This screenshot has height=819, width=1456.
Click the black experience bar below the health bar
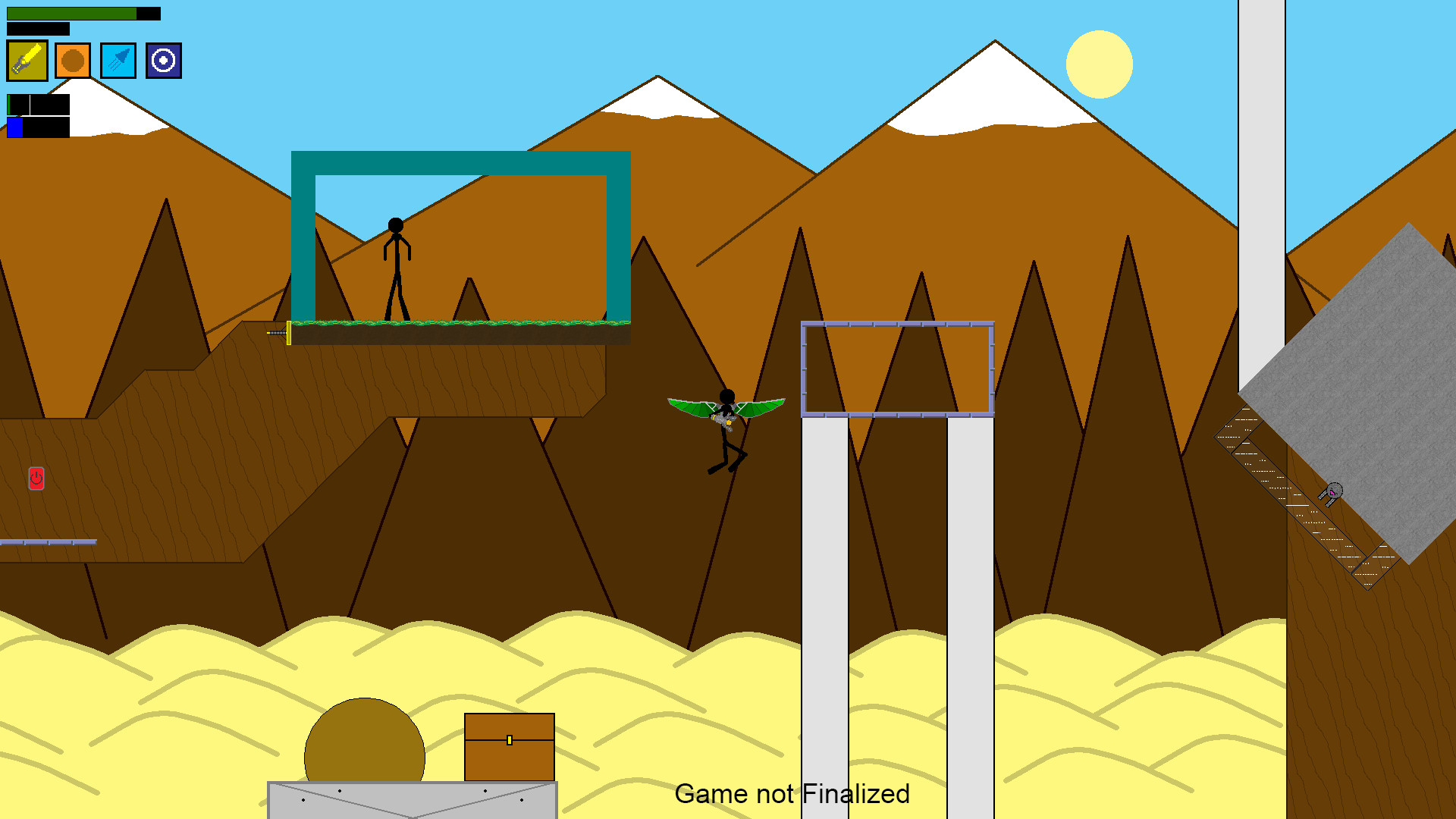point(38,29)
